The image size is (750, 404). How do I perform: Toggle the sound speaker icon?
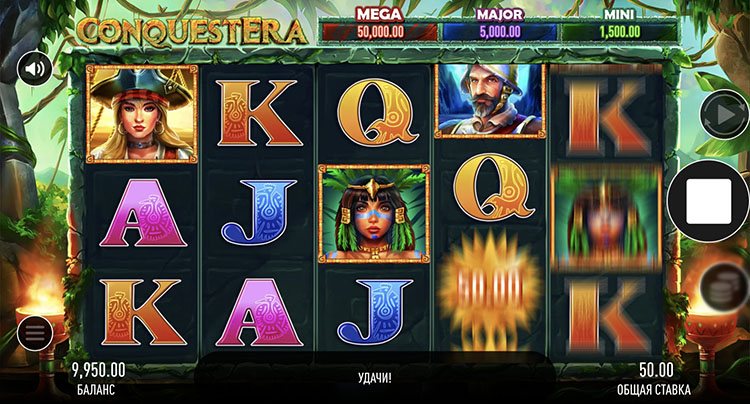35,69
